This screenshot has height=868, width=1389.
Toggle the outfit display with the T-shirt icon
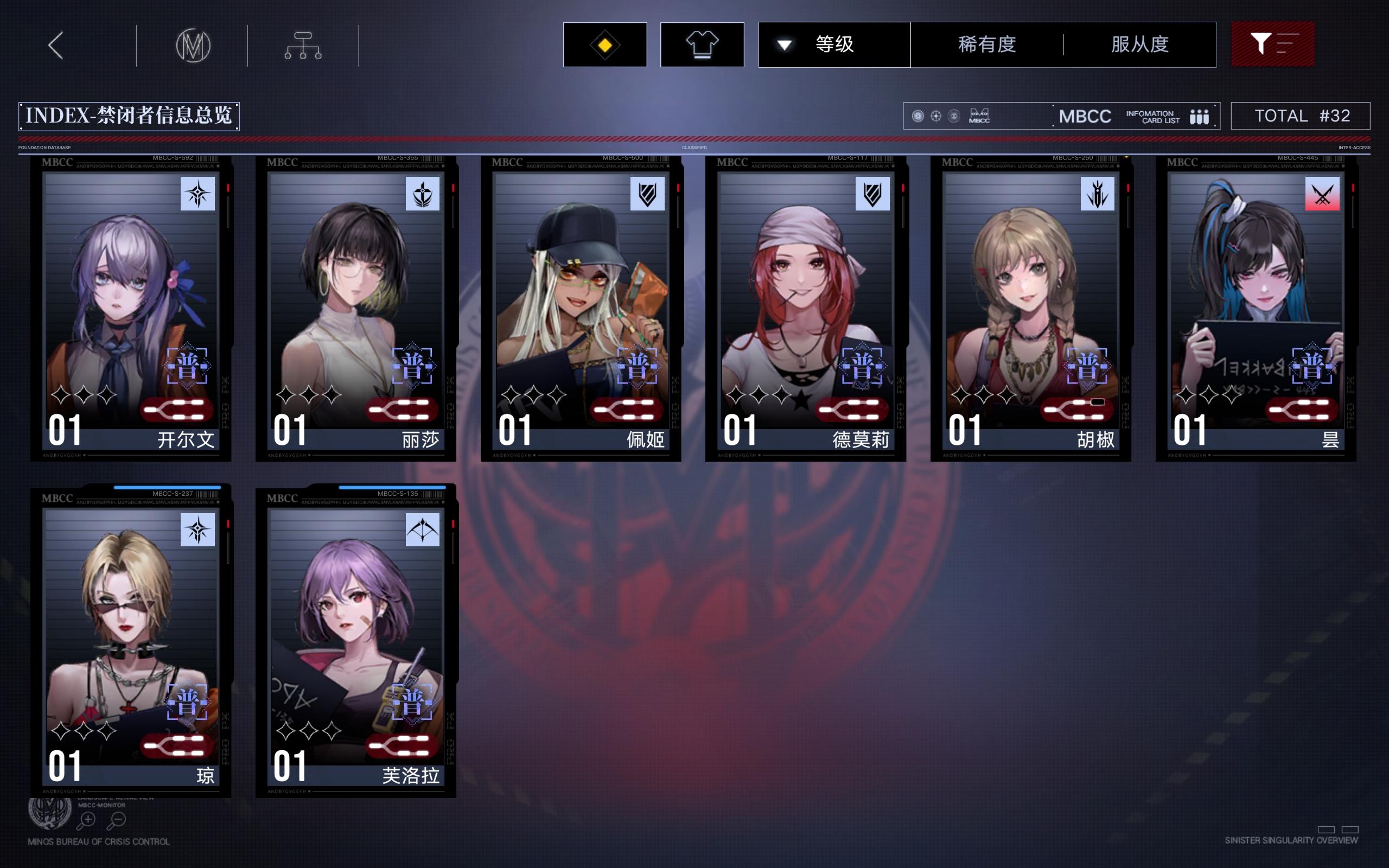(x=702, y=44)
